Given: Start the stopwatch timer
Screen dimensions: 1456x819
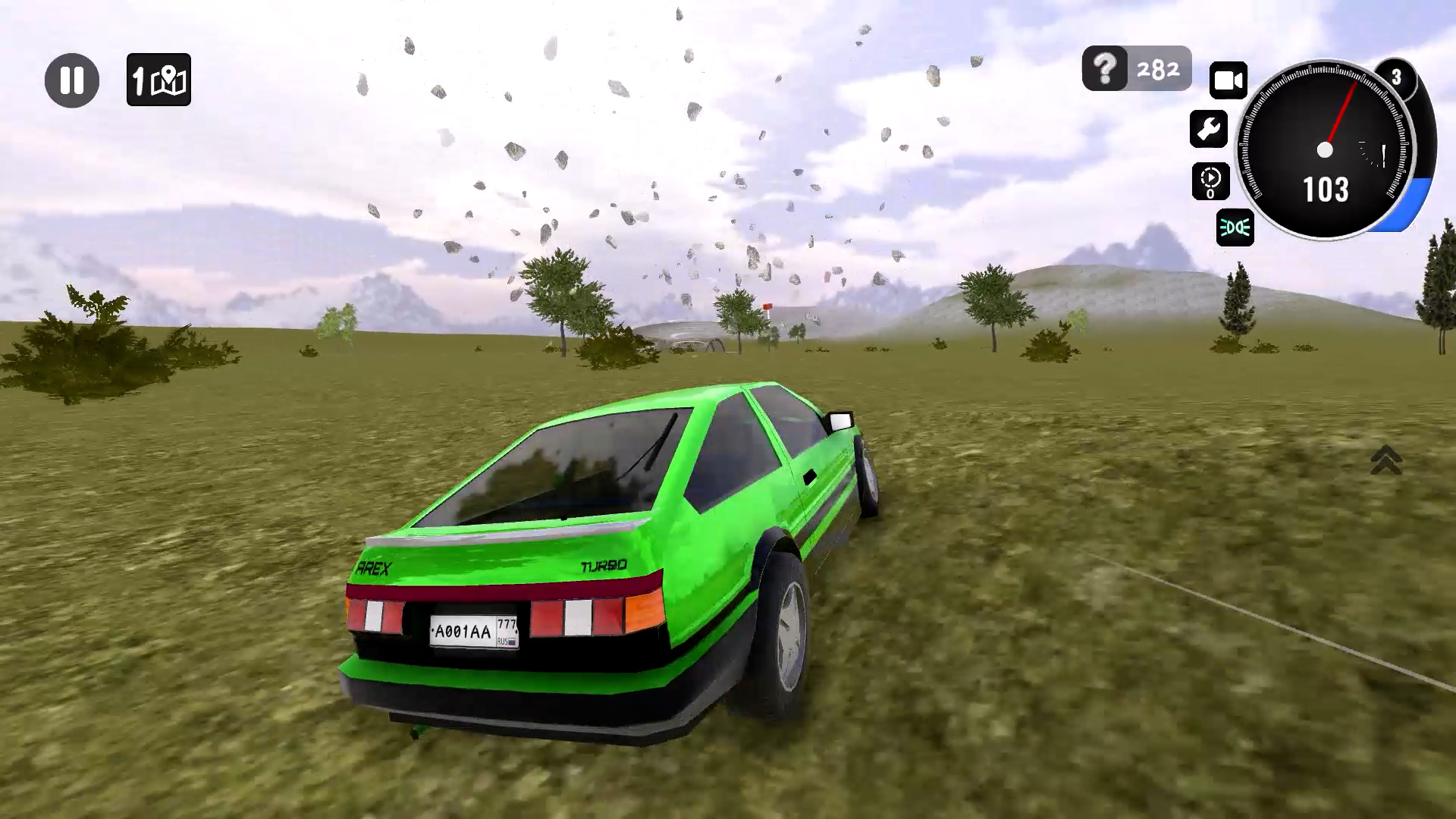Looking at the screenshot, I should (x=1212, y=180).
